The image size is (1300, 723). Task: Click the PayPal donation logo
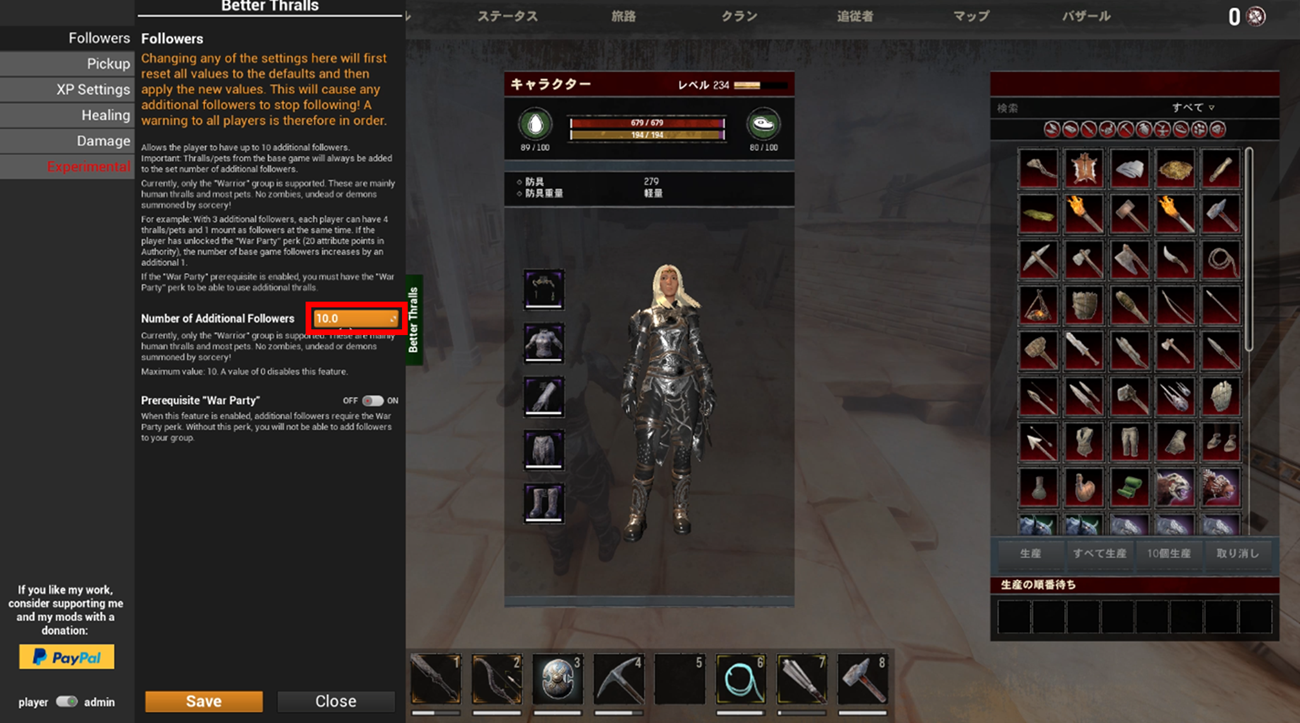66,657
